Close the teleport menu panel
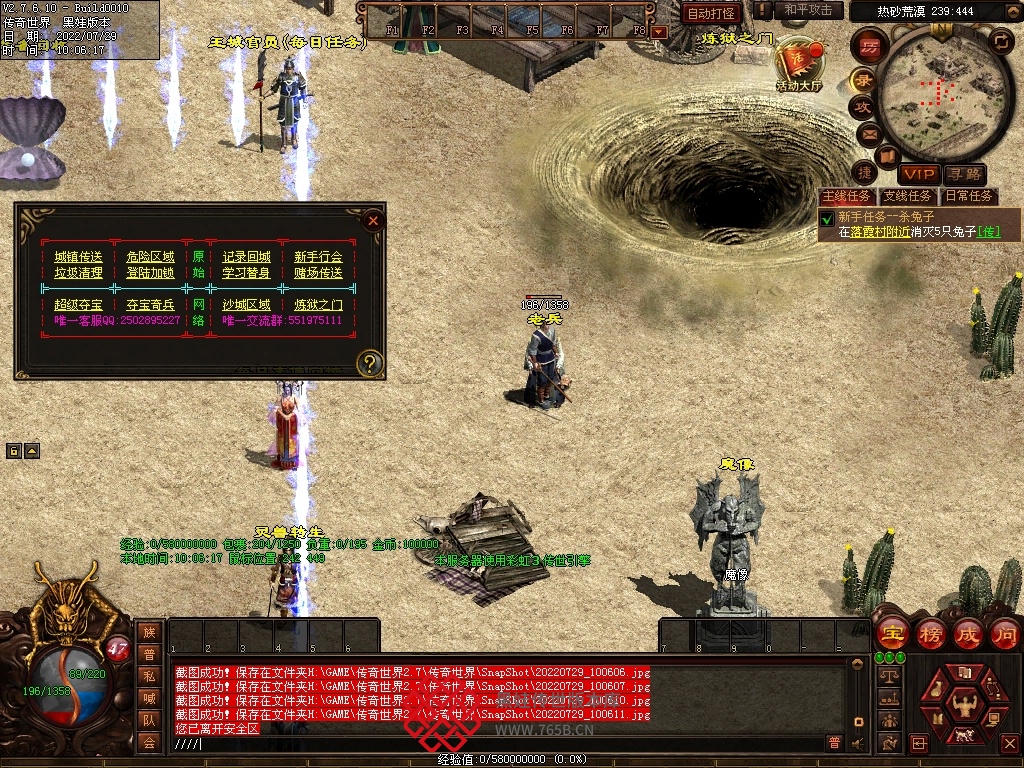The image size is (1024, 768). click(373, 221)
